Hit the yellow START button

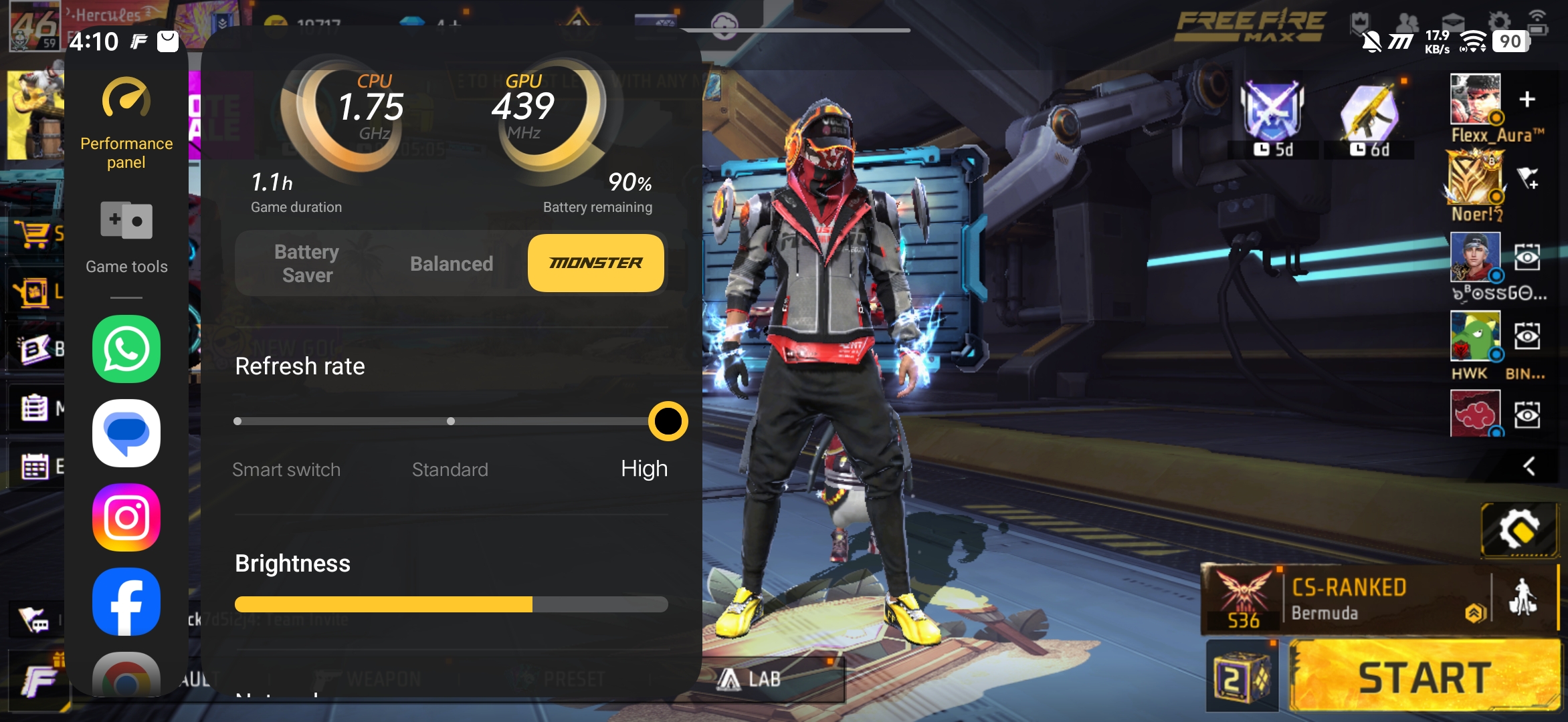1425,677
